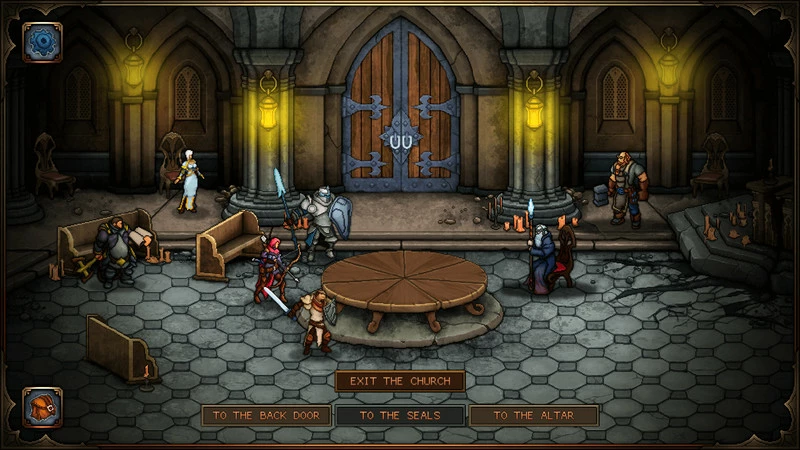Open the gear settings menu
The width and height of the screenshot is (800, 450).
pos(42,42)
